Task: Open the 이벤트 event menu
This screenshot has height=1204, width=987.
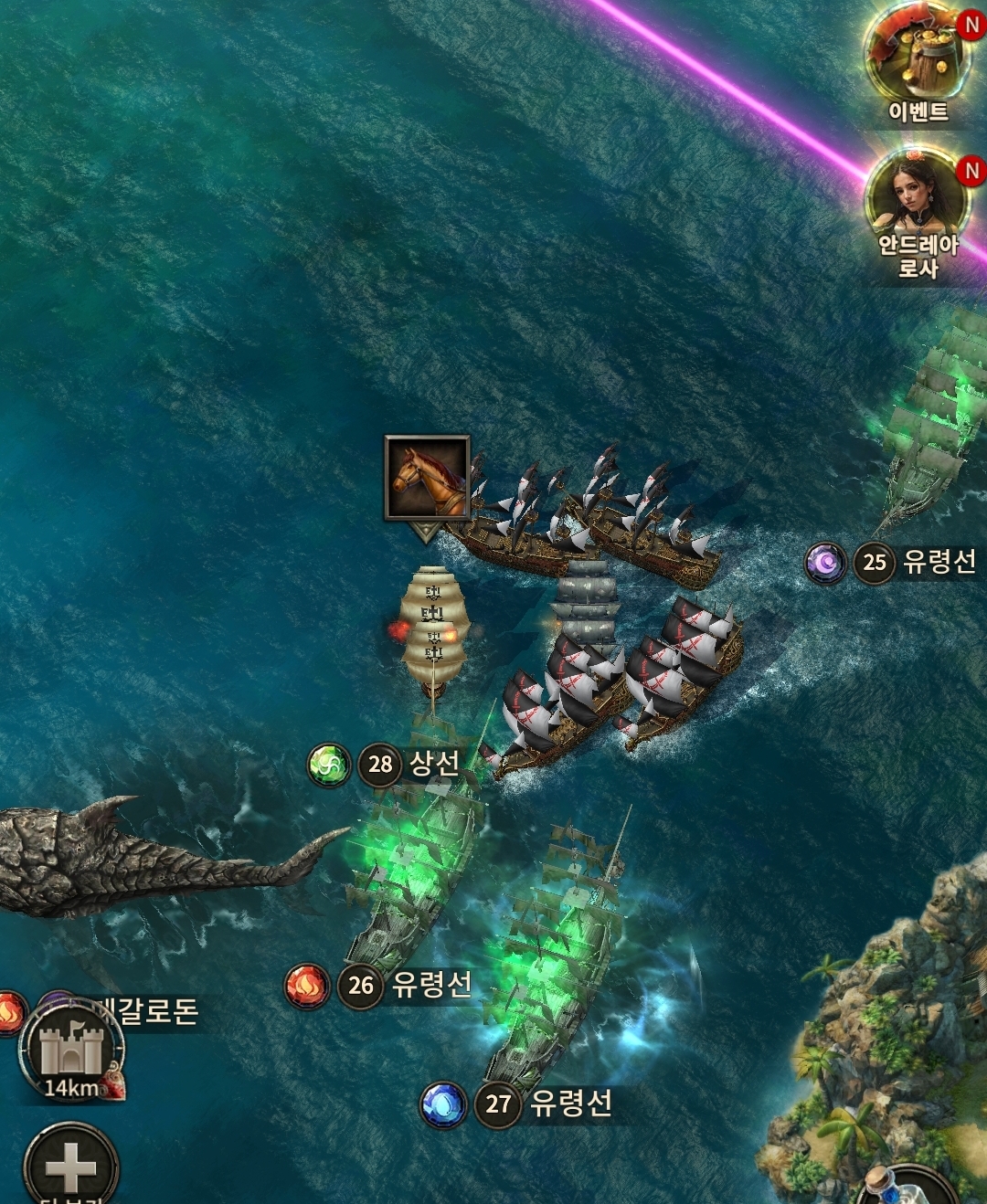Action: (x=918, y=60)
